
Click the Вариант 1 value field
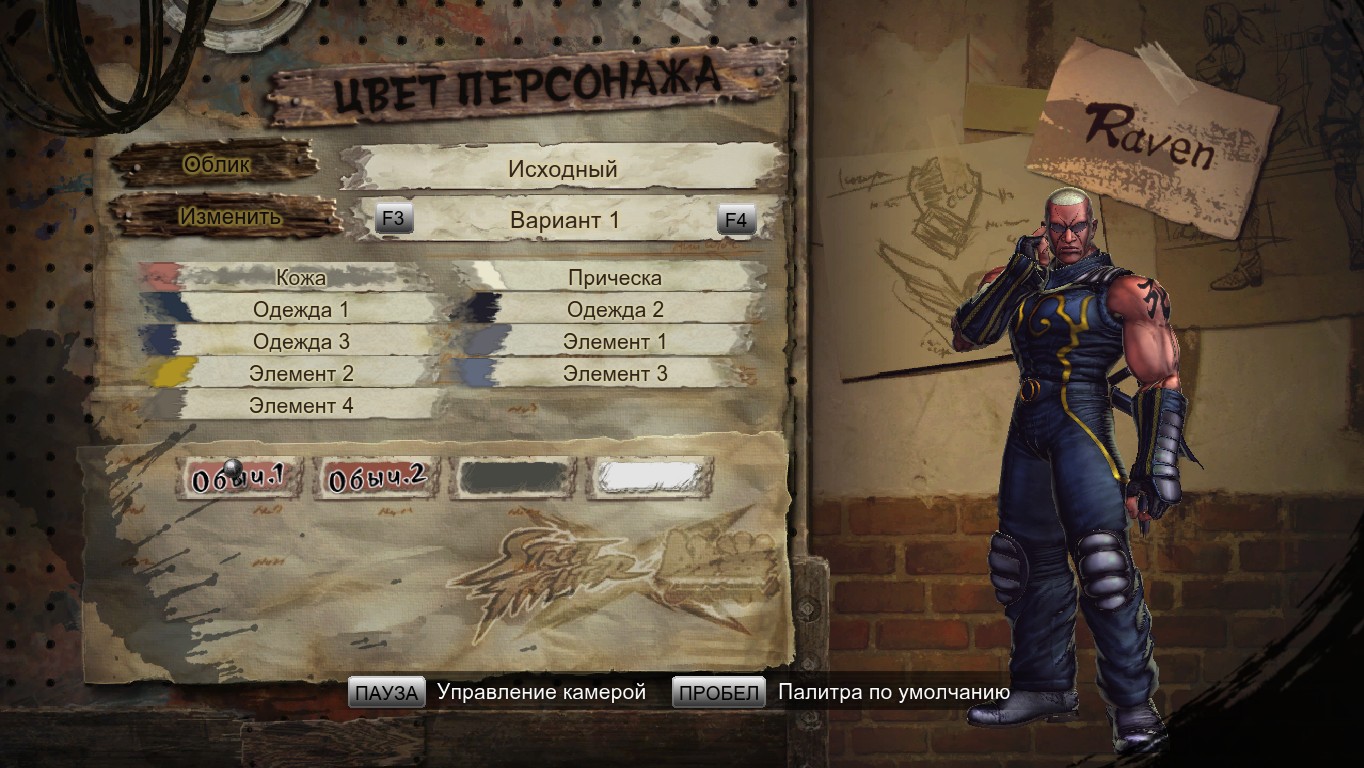pyautogui.click(x=564, y=220)
